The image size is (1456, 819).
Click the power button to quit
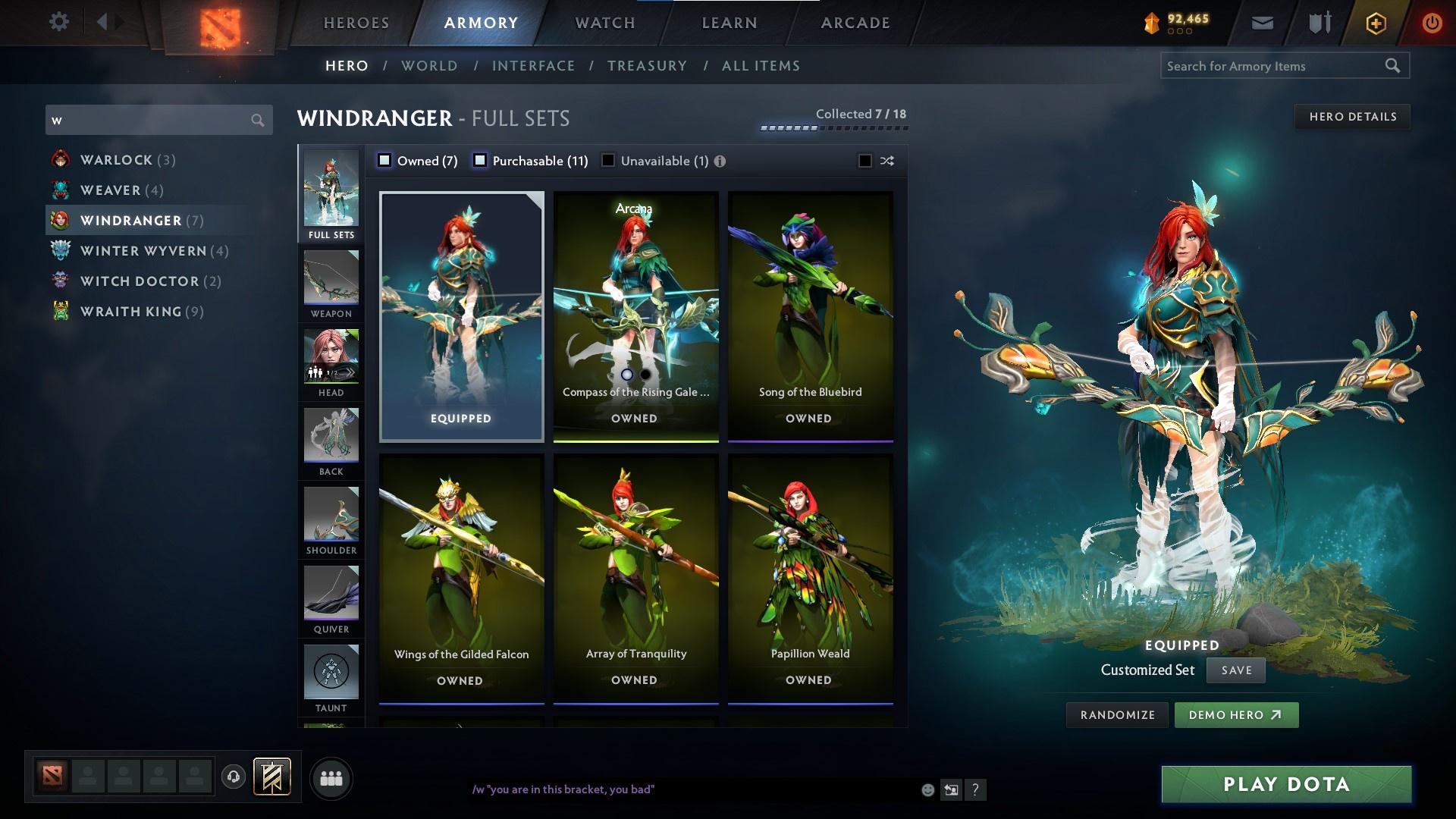[1432, 23]
